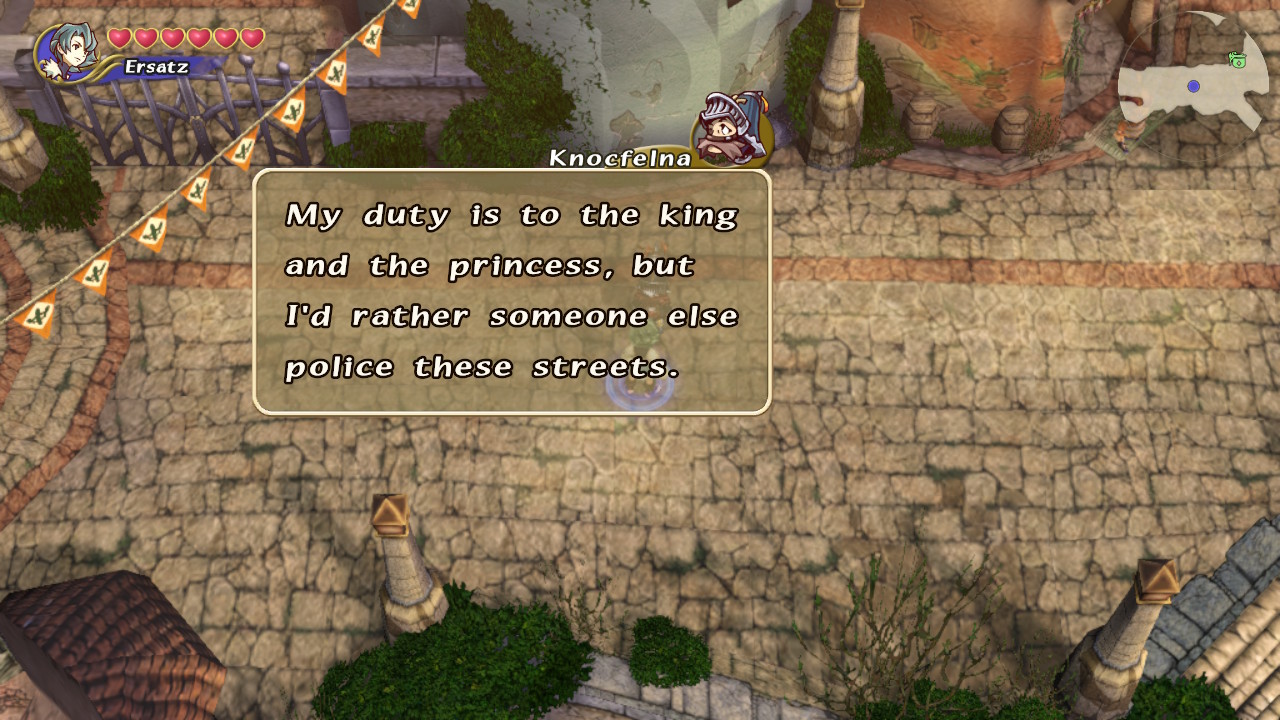Click the dialogue box border frame
The height and width of the screenshot is (720, 1280).
(510, 172)
